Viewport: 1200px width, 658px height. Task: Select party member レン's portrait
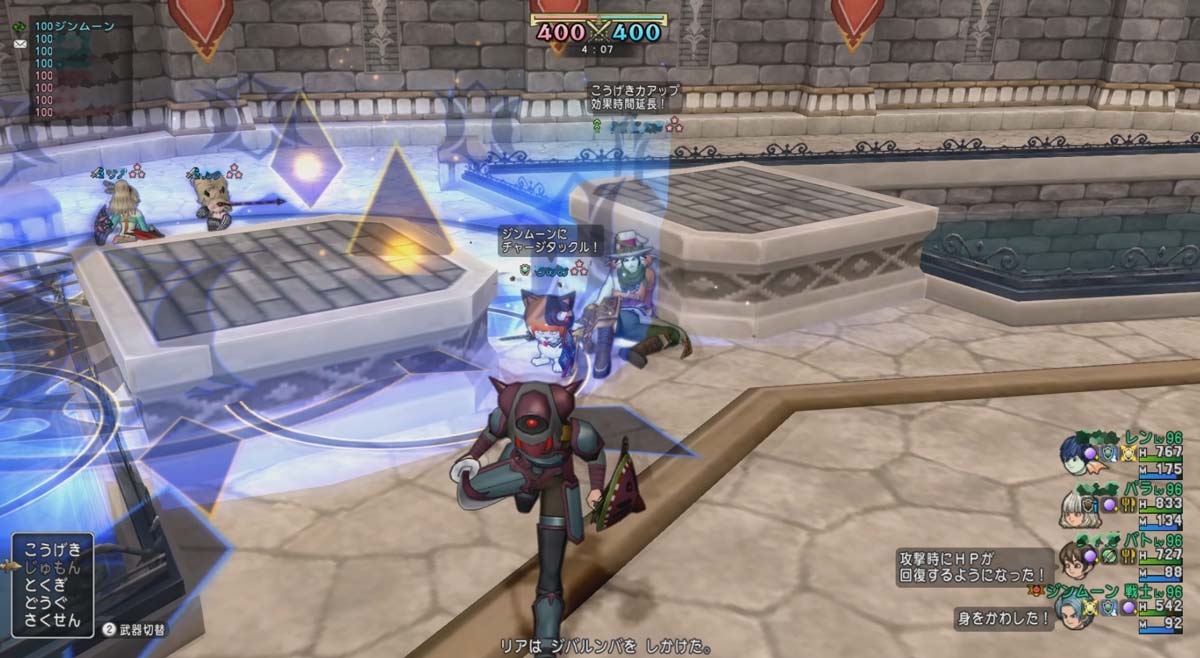1075,454
